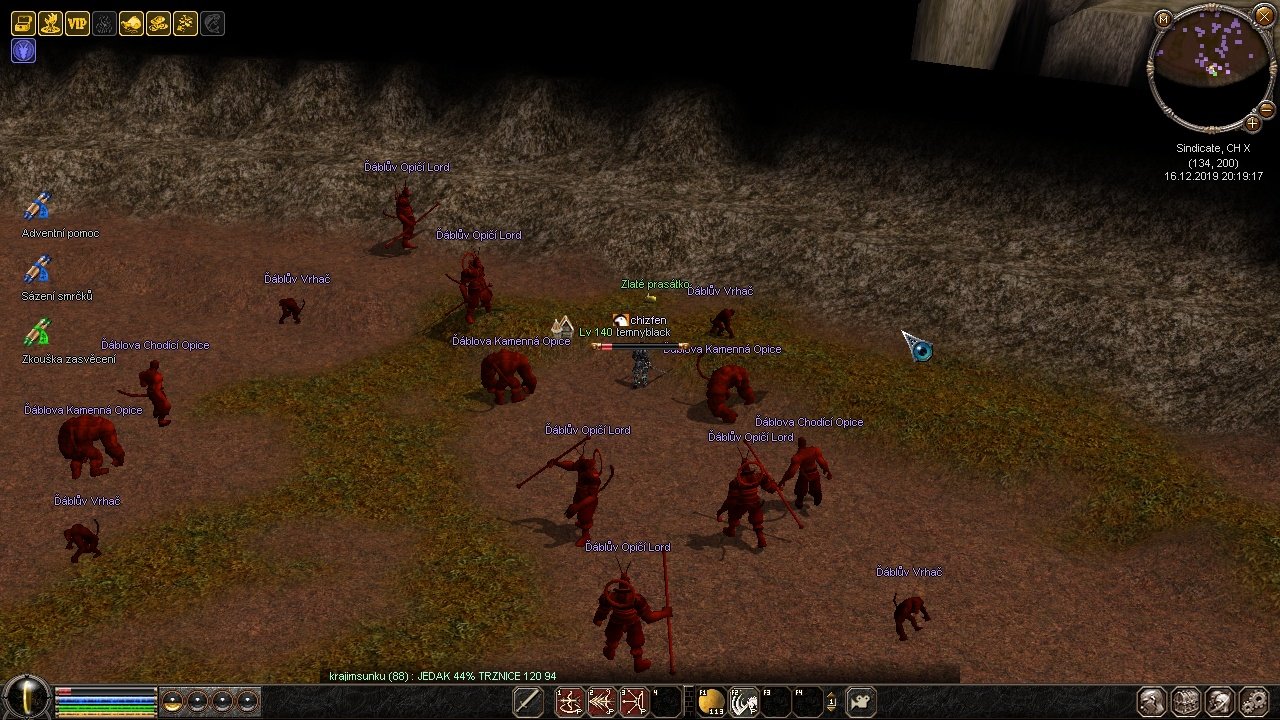Click the sword attack icon on the taskbar

coord(527,702)
